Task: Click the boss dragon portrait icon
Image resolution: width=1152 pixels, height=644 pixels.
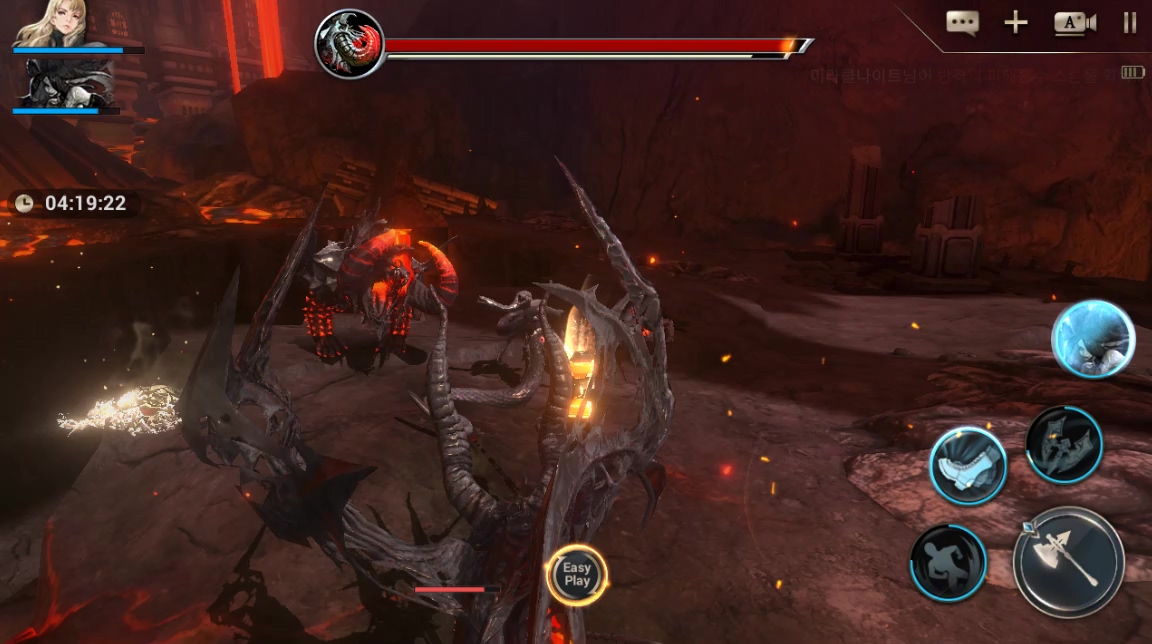Action: [x=349, y=45]
